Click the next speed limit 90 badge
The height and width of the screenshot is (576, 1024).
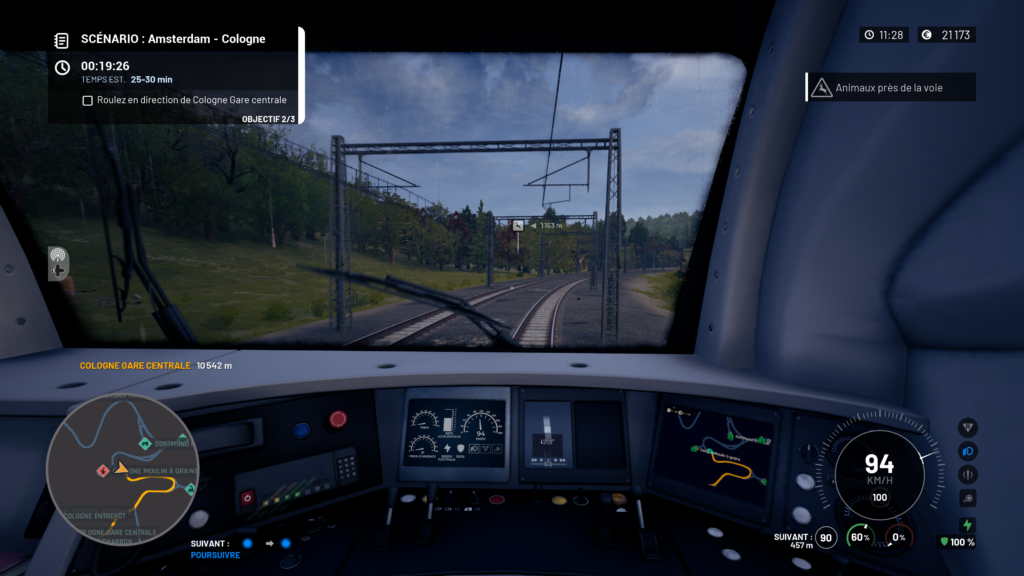826,538
